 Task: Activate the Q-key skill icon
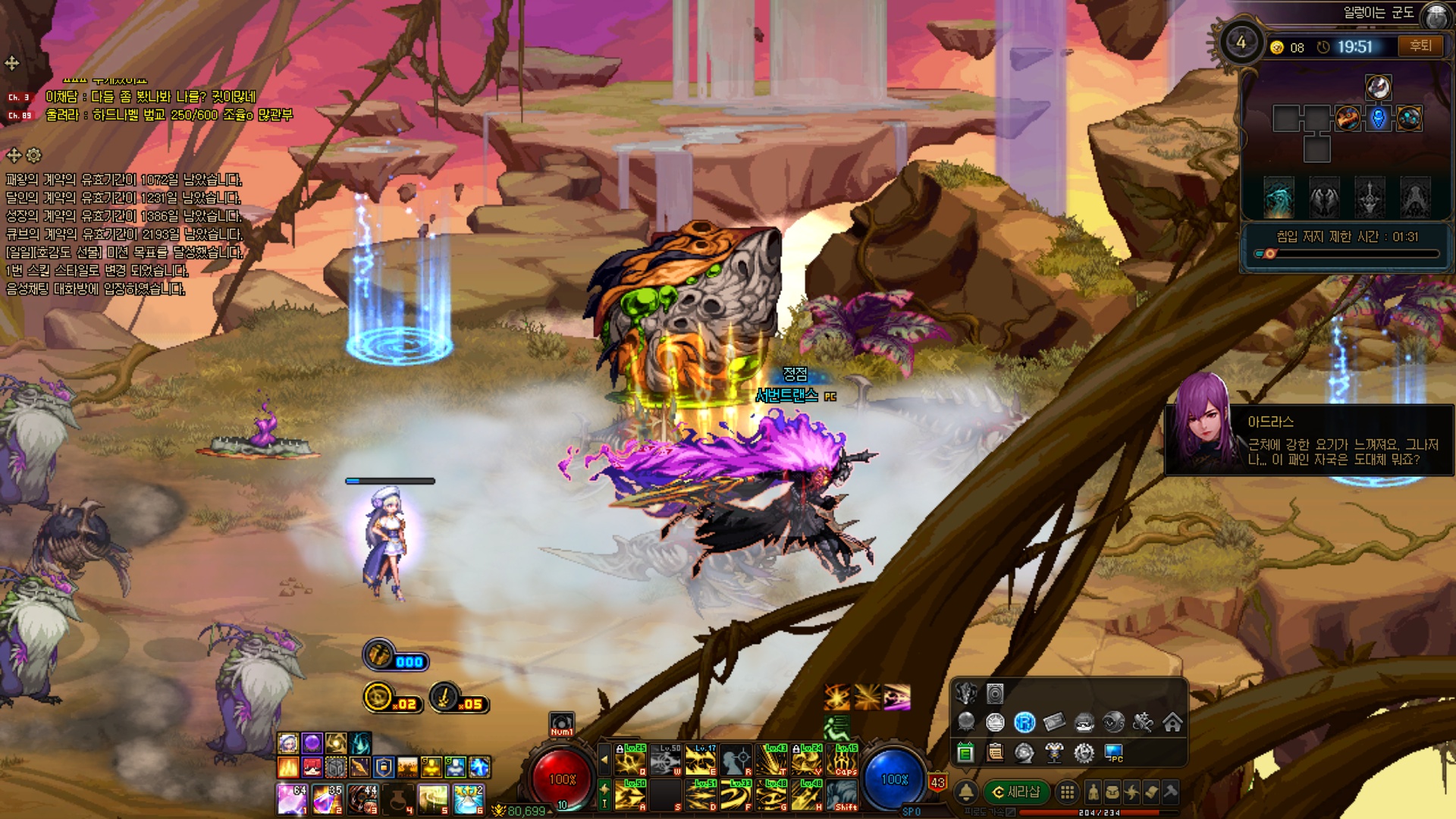(x=630, y=759)
